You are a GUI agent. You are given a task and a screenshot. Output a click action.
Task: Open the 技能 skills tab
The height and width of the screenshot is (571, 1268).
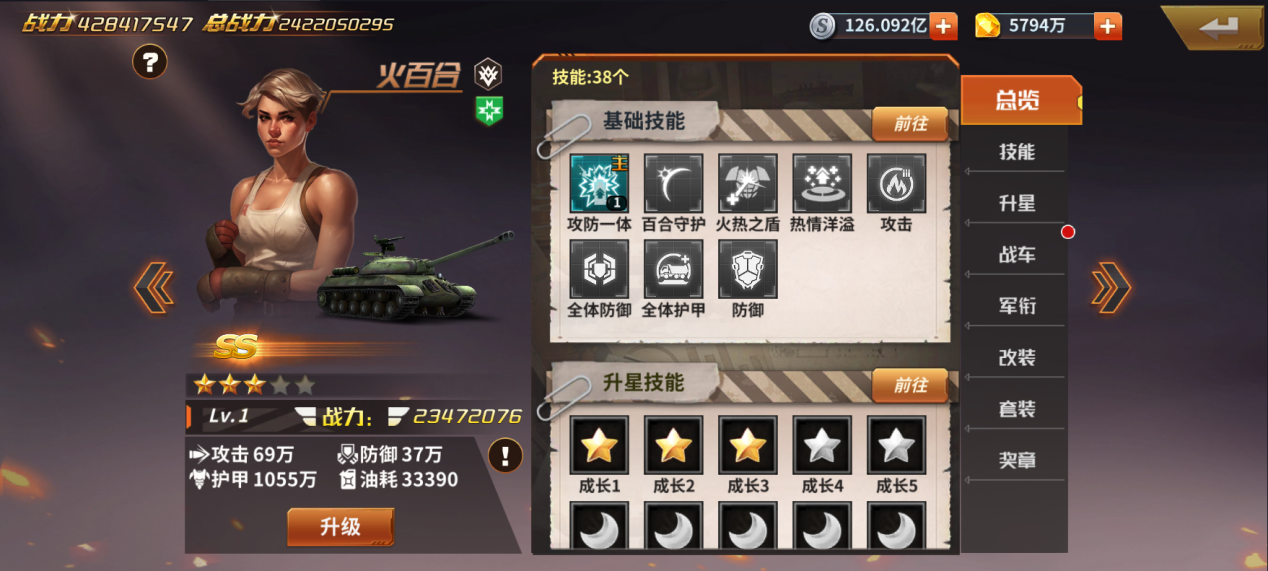click(x=1017, y=152)
